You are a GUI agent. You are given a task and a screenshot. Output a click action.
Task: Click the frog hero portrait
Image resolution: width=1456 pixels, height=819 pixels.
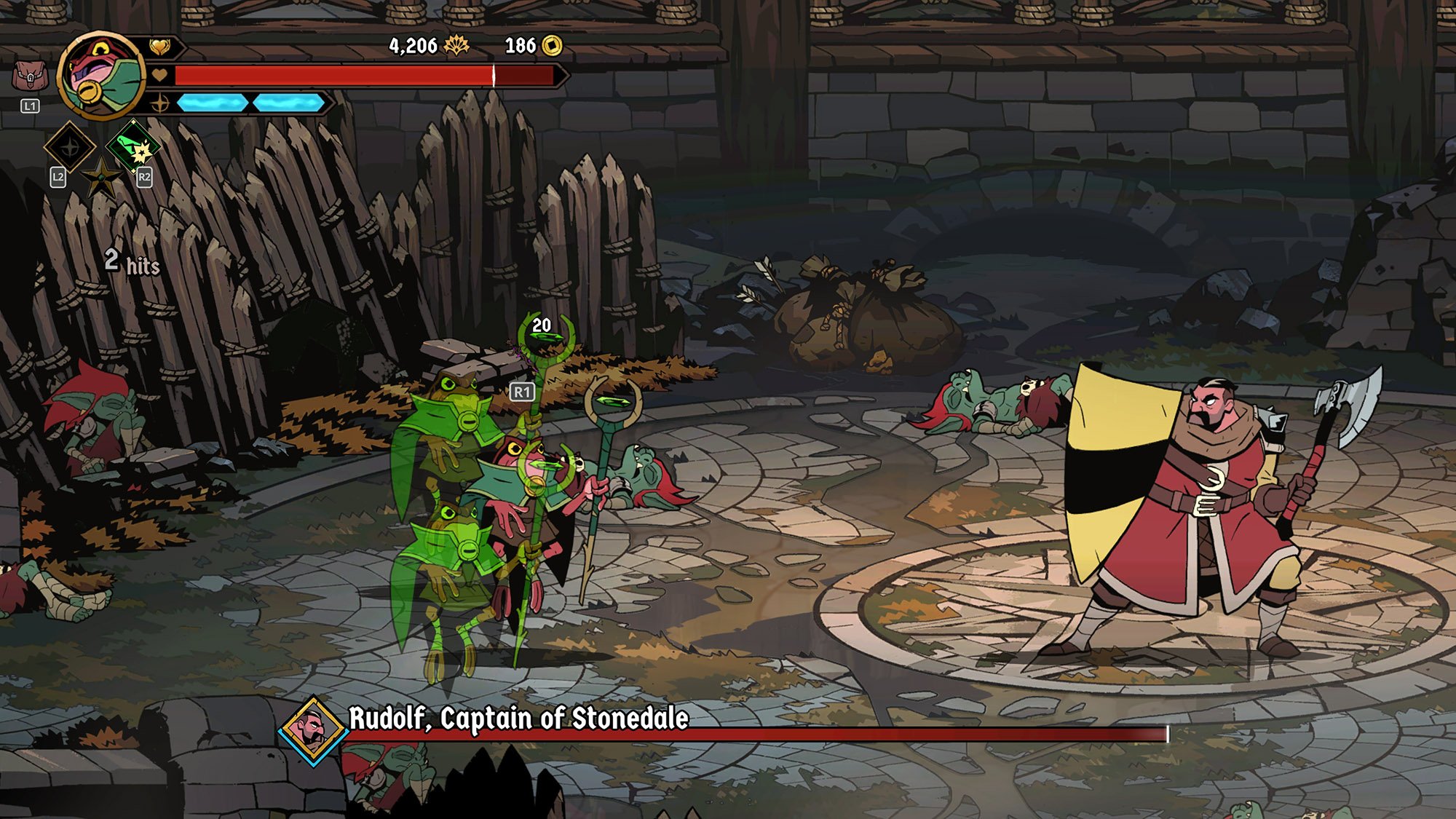coord(101,76)
